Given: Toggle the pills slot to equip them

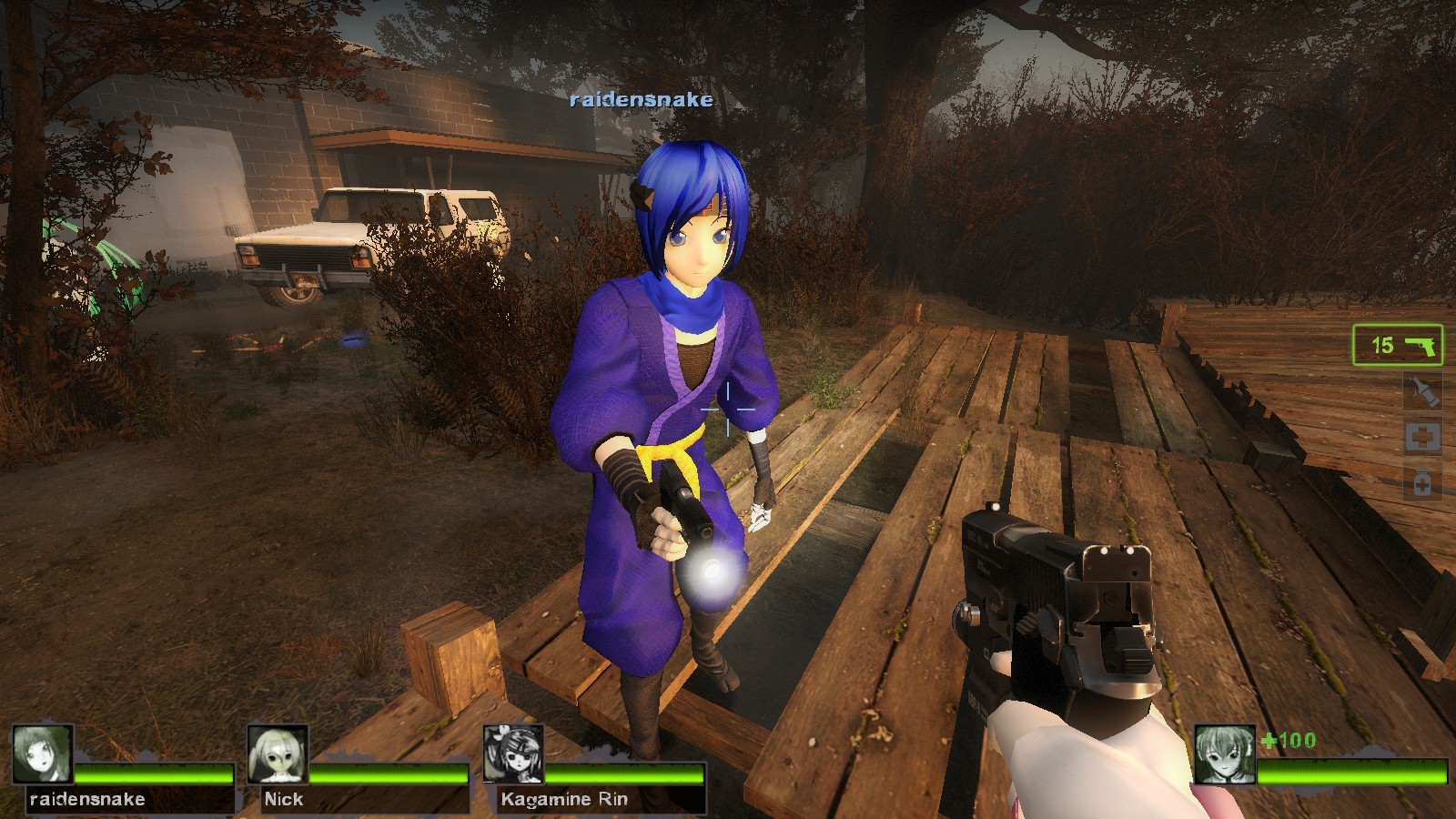Looking at the screenshot, I should 1422,483.
